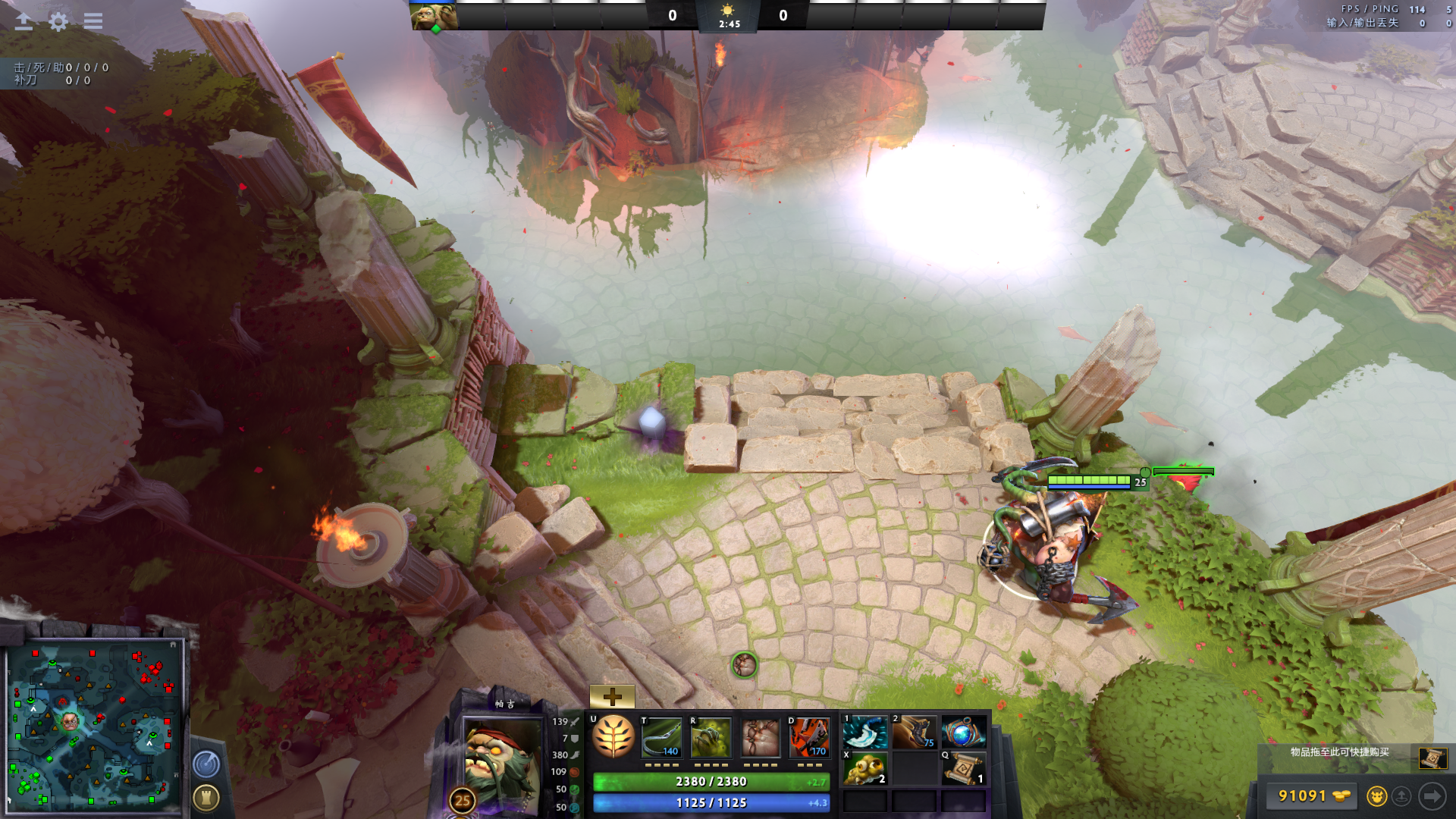This screenshot has height=819, width=1456.
Task: Select the blue orb amulet item
Action: point(963,733)
